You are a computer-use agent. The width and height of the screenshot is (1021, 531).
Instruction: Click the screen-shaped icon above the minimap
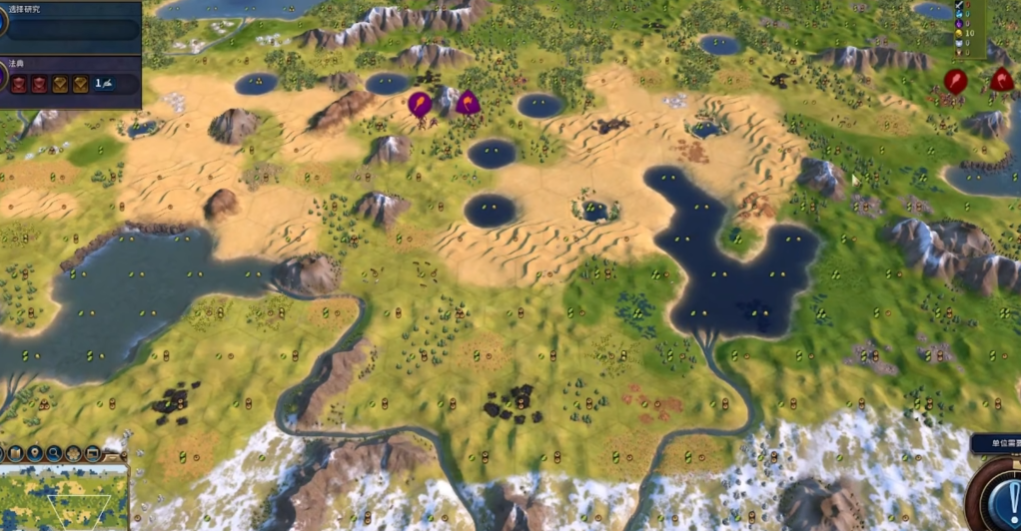[x=93, y=453]
